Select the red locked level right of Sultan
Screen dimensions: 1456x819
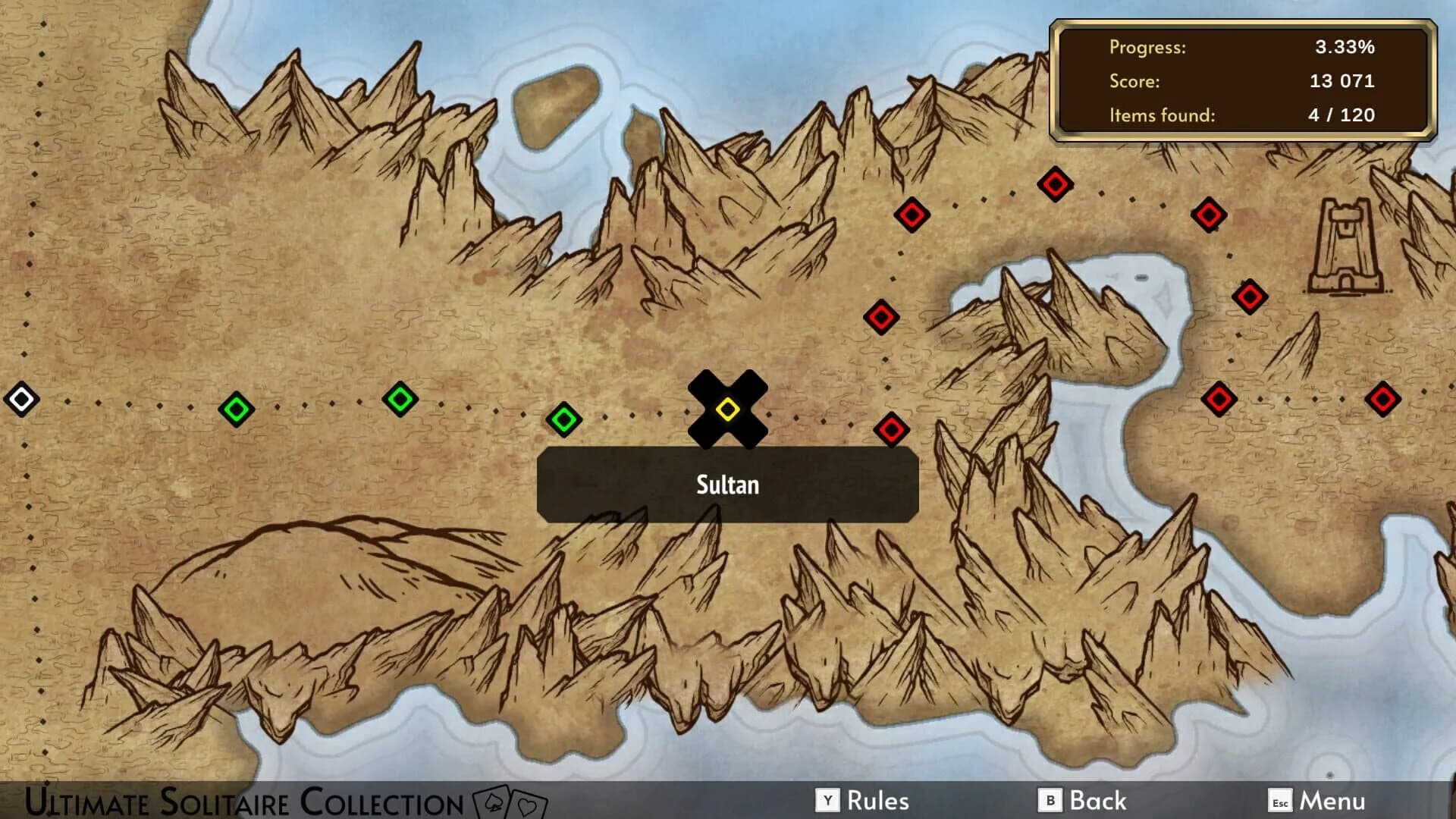tap(893, 429)
